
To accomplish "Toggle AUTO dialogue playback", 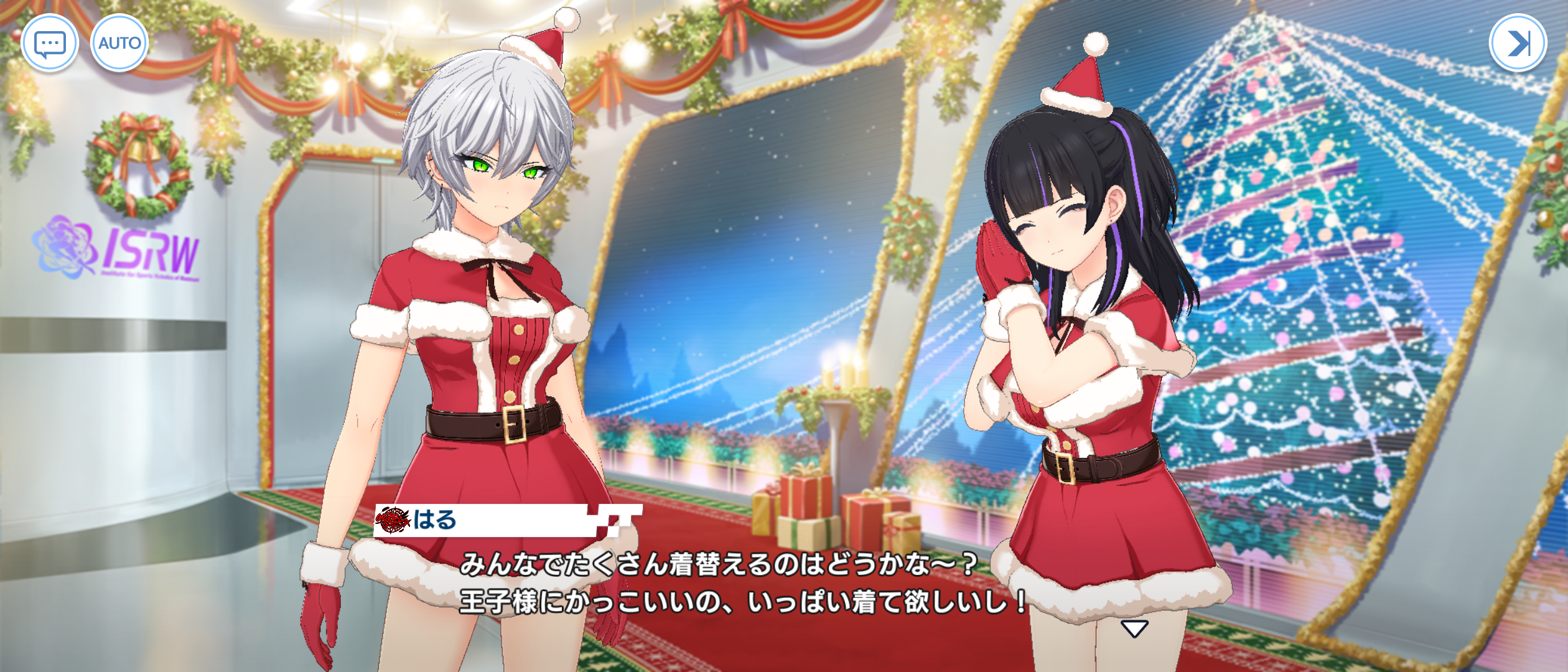I will [119, 43].
